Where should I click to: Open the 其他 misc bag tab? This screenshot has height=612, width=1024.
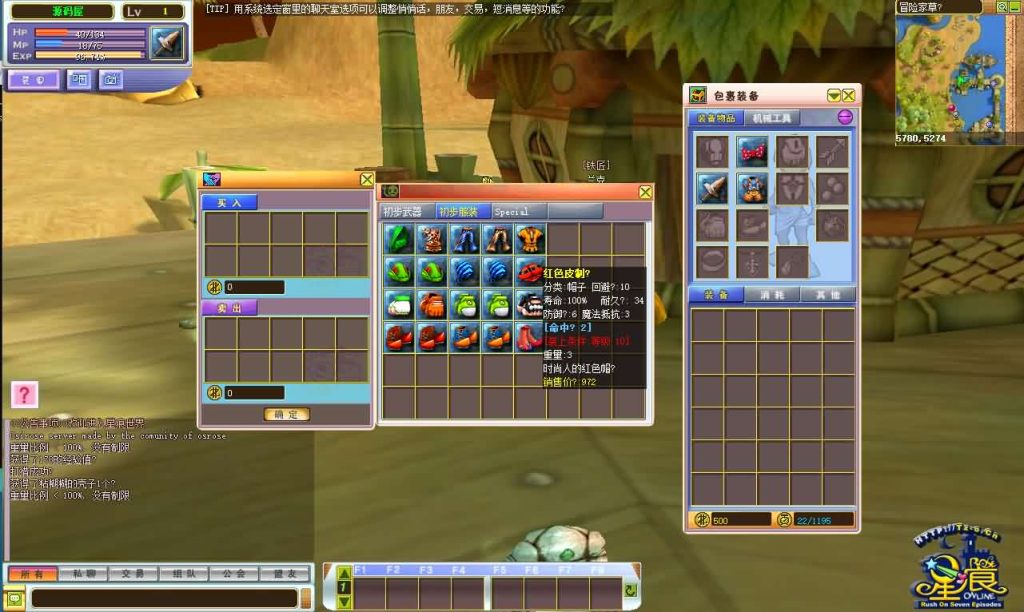[x=827, y=295]
